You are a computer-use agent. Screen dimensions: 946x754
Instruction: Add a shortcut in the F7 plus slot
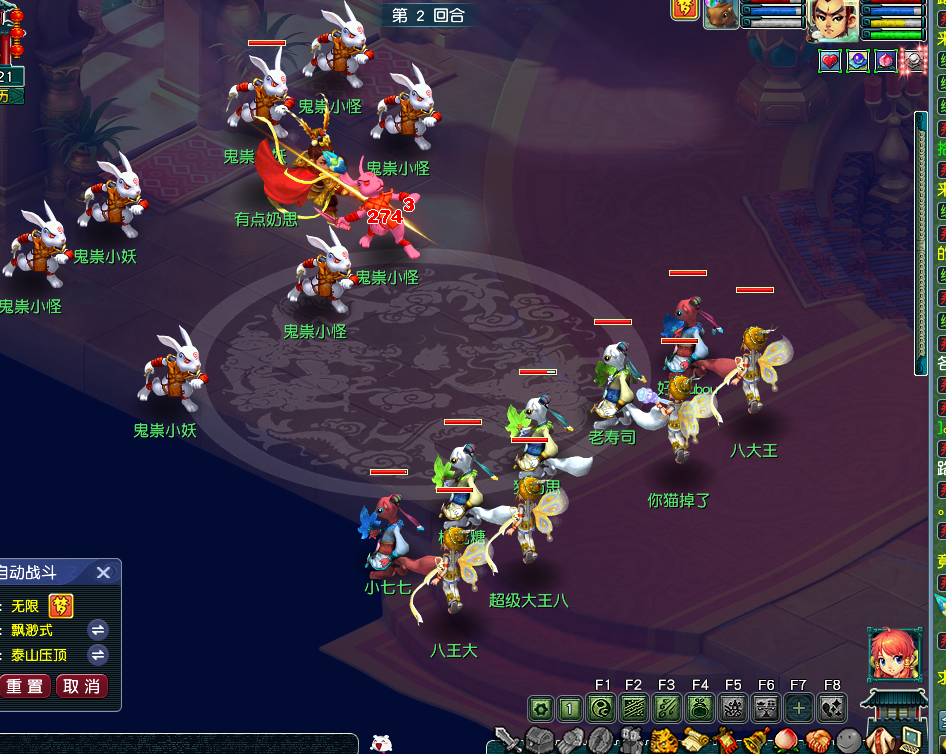pos(798,709)
